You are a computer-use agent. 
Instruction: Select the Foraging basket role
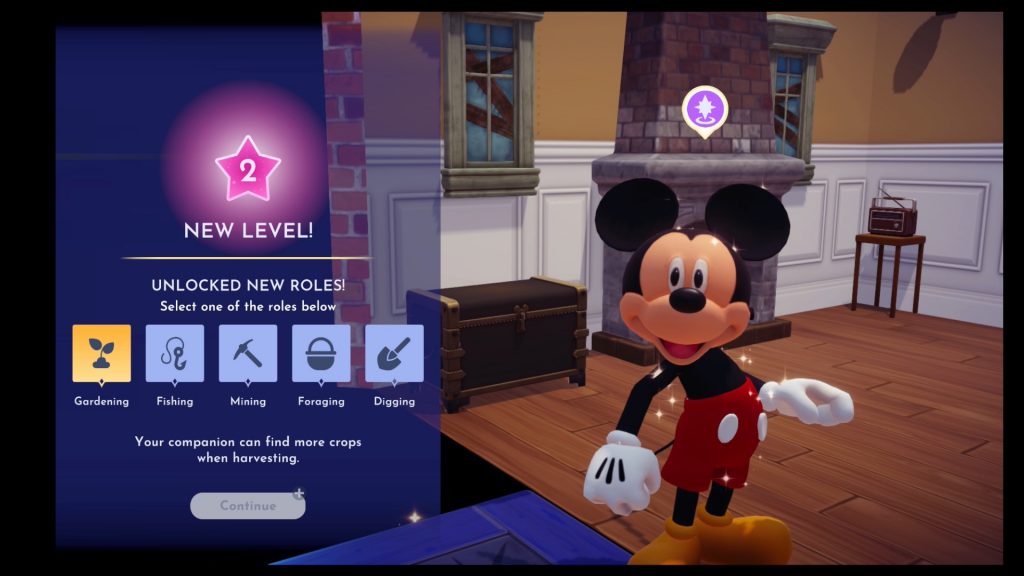pos(321,354)
